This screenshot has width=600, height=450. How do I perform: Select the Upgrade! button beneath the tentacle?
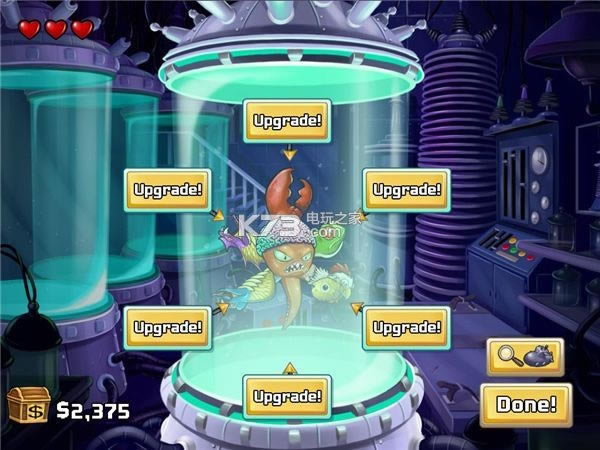(x=288, y=396)
